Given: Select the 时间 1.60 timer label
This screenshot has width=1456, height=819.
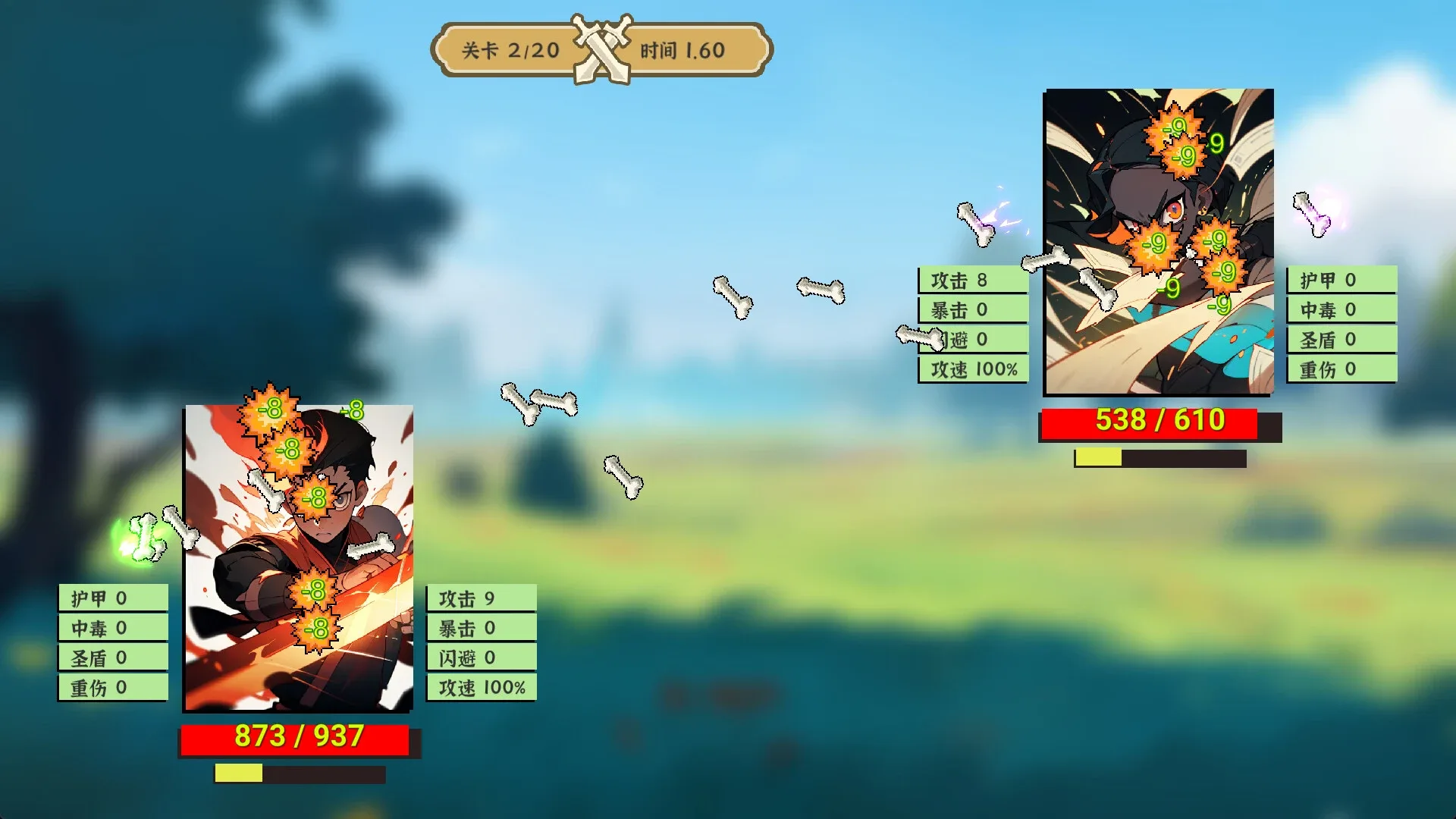Looking at the screenshot, I should (x=681, y=51).
